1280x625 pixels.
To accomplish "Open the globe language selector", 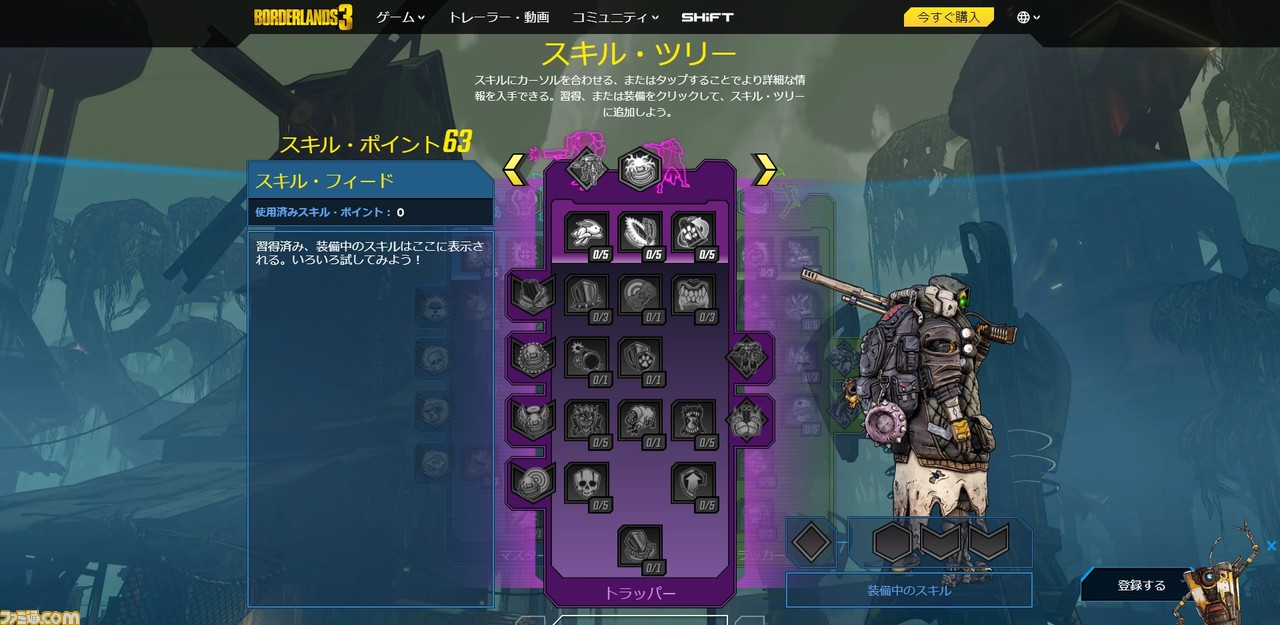I will [1029, 17].
